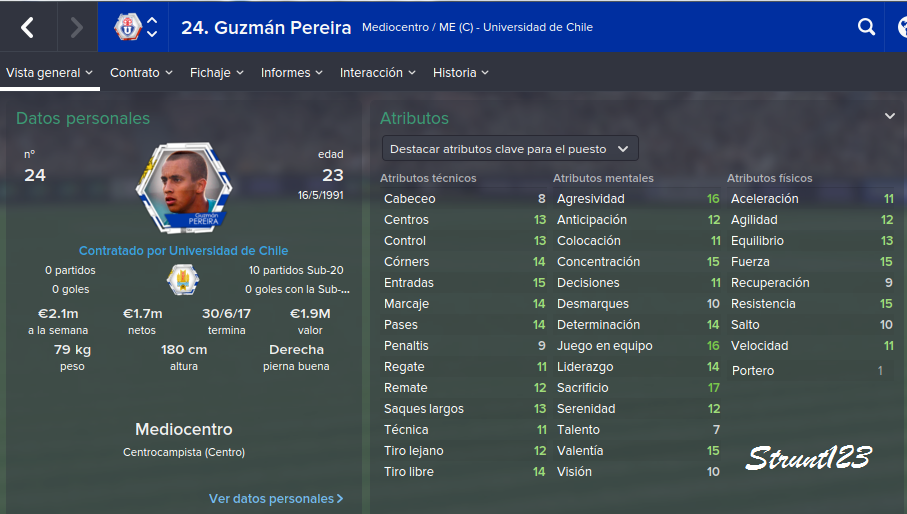The image size is (907, 514).
Task: Select the Interacción tab
Action: (x=378, y=73)
